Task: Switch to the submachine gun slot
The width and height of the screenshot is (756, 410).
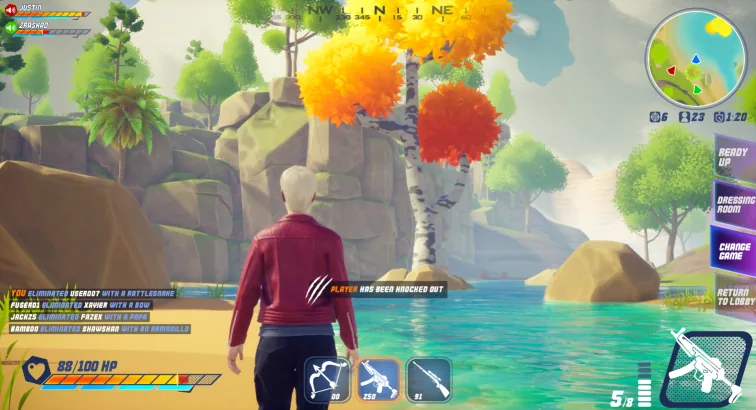Action: 378,379
